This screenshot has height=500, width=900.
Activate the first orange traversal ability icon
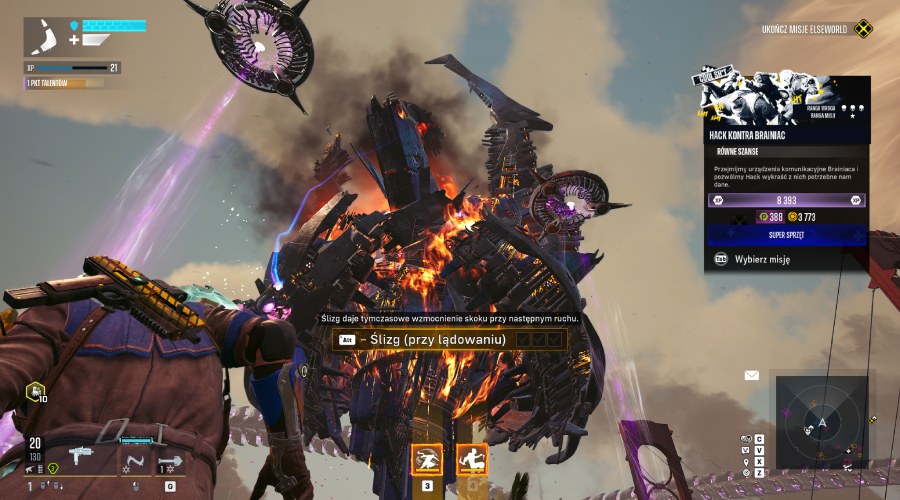tap(427, 459)
